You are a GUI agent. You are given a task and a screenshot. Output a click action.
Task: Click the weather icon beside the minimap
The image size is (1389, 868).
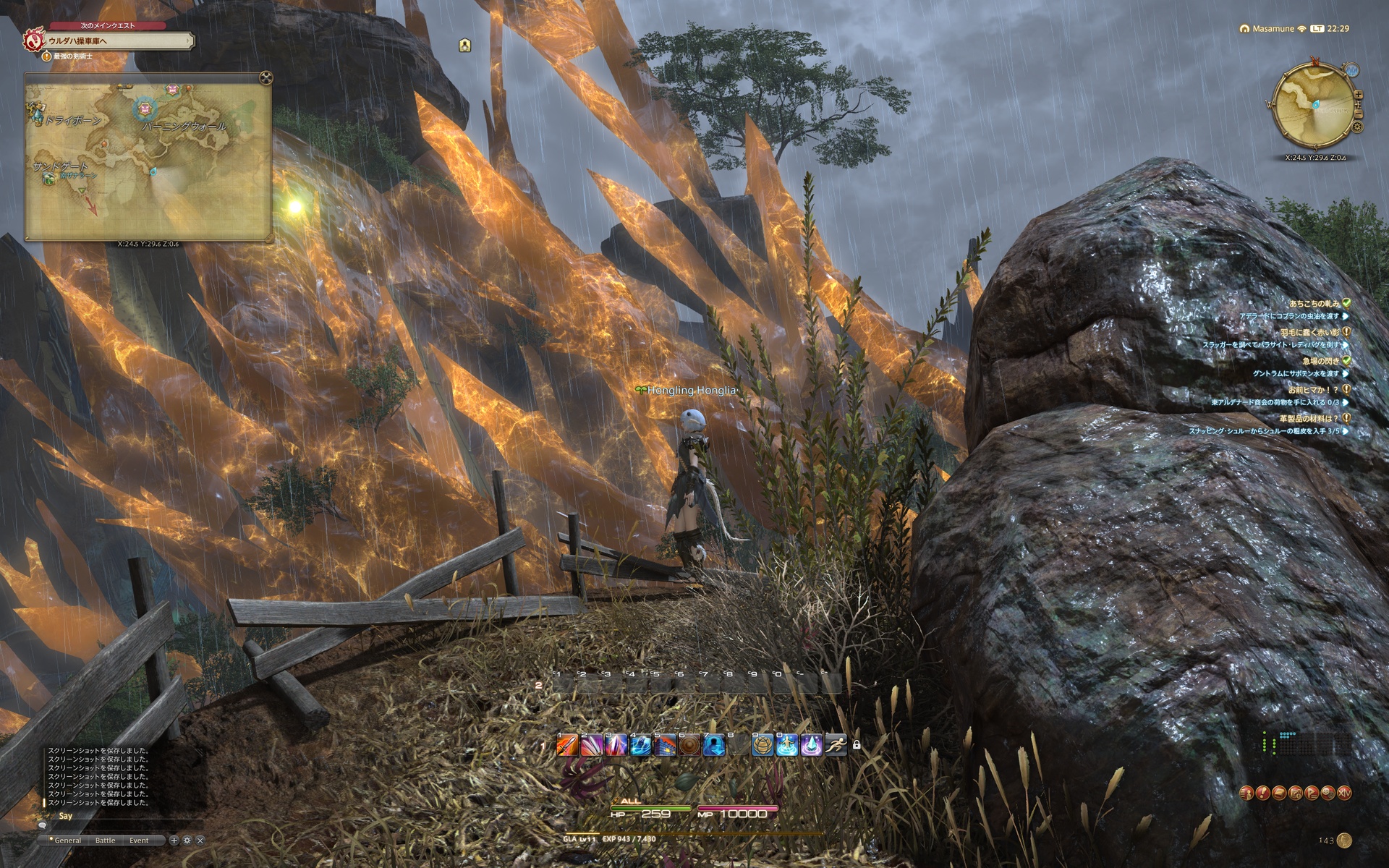point(1351,71)
